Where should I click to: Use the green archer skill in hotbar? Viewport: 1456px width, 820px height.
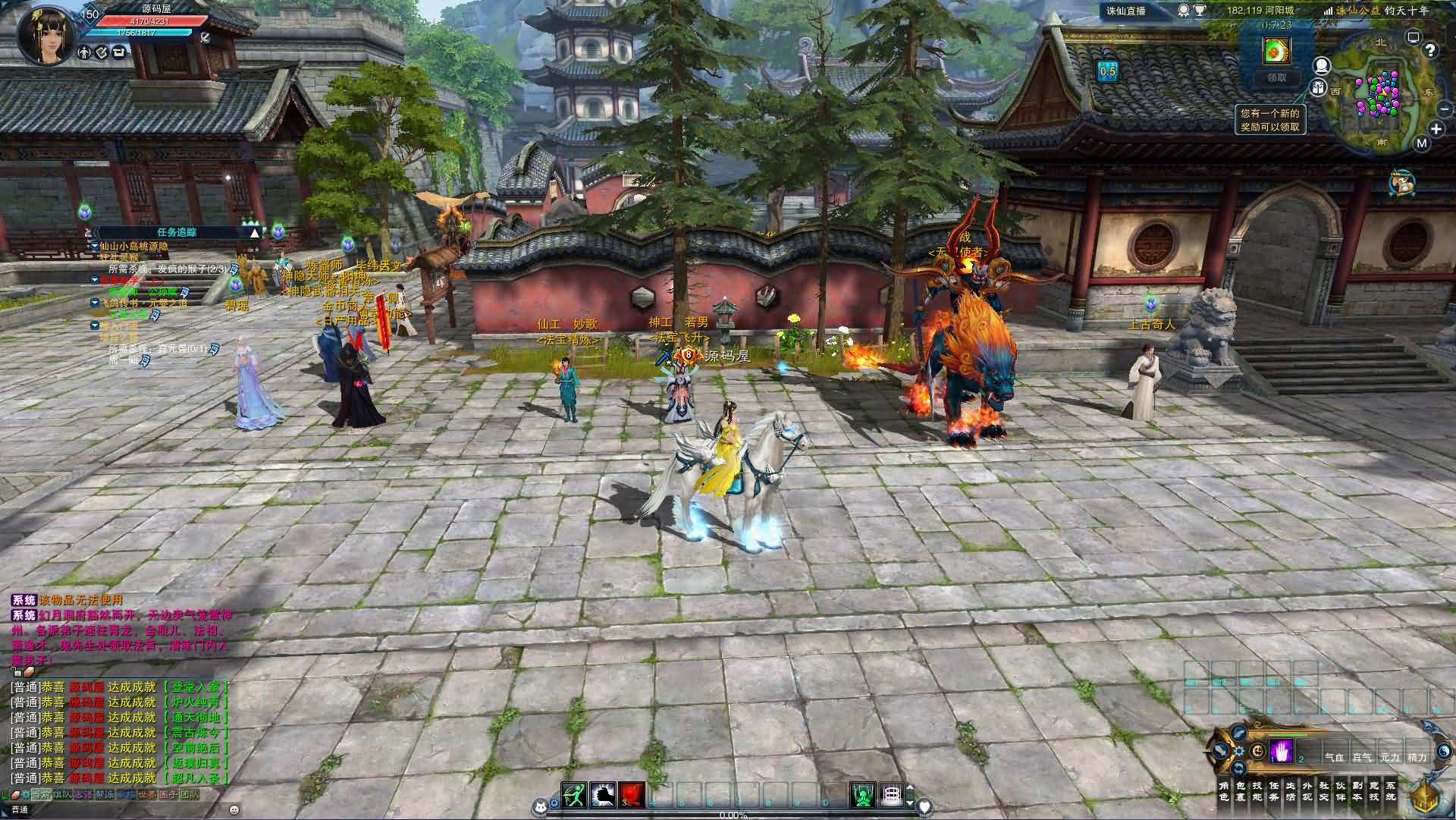(574, 794)
